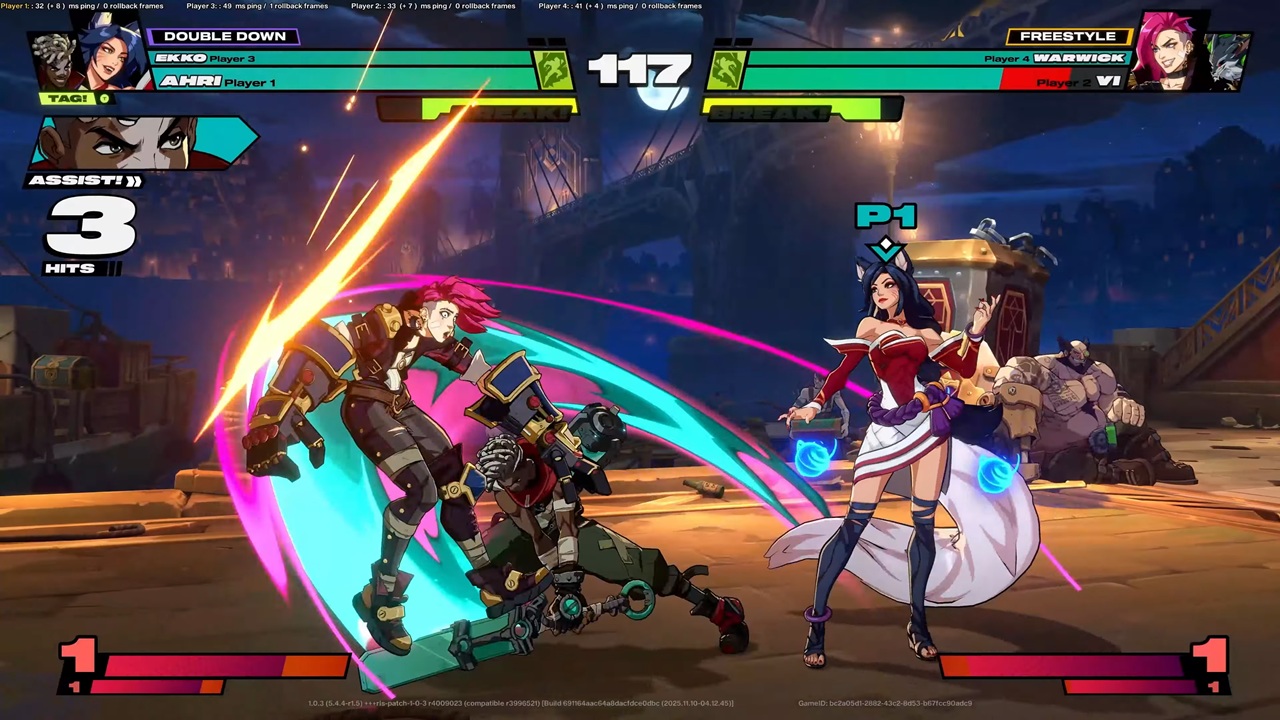
Task: Select Warwick's small portrait icon
Action: coord(1226,58)
